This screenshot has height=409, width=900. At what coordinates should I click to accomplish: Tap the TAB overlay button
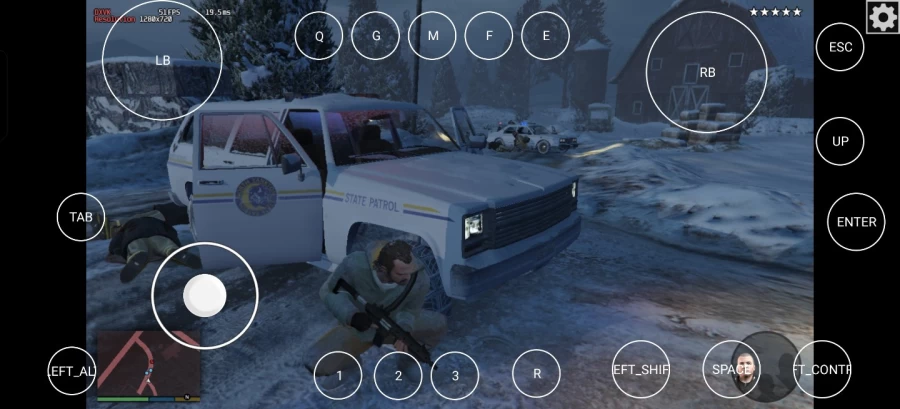(x=81, y=217)
